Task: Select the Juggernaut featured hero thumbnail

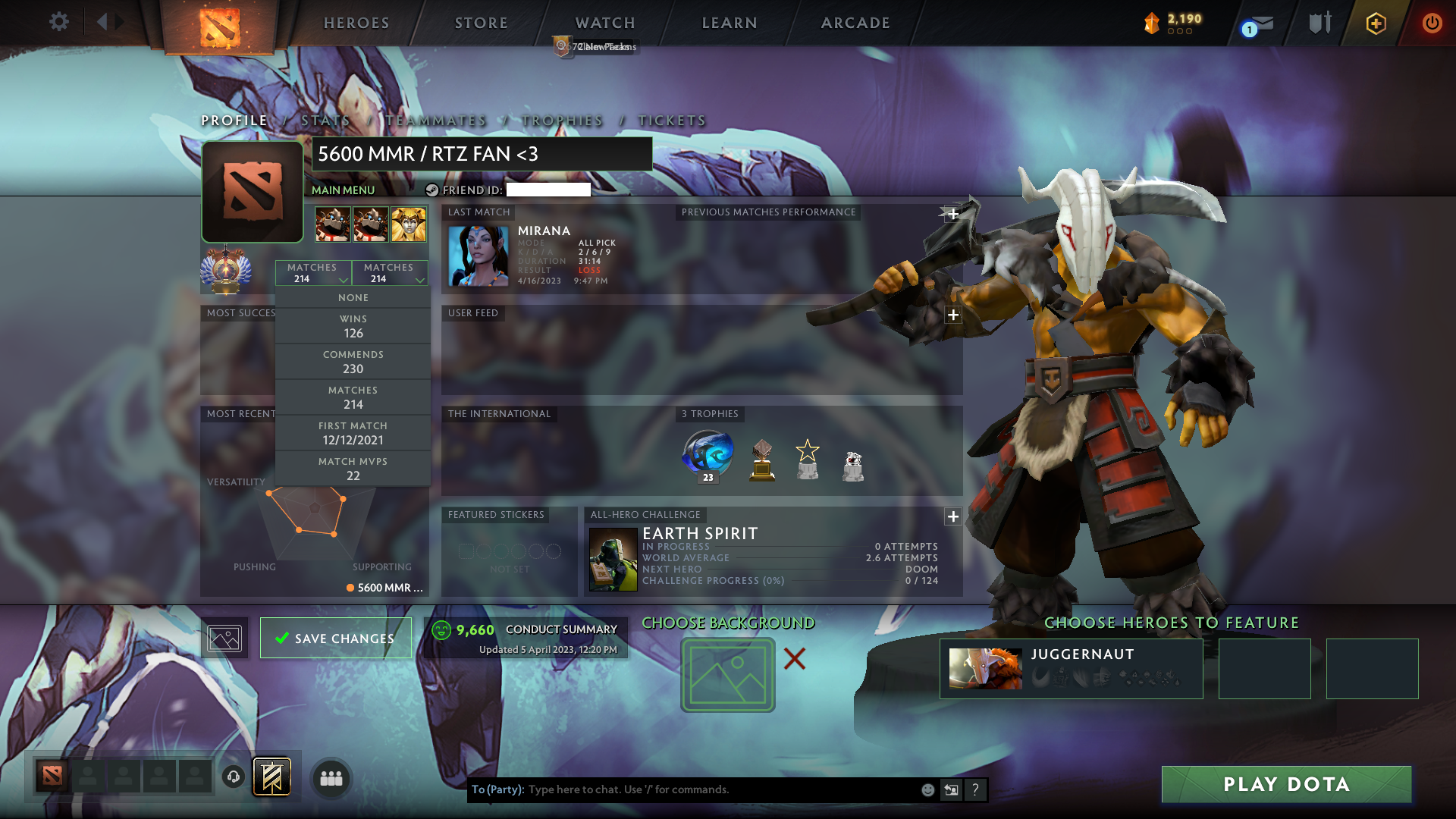Action: pyautogui.click(x=986, y=668)
